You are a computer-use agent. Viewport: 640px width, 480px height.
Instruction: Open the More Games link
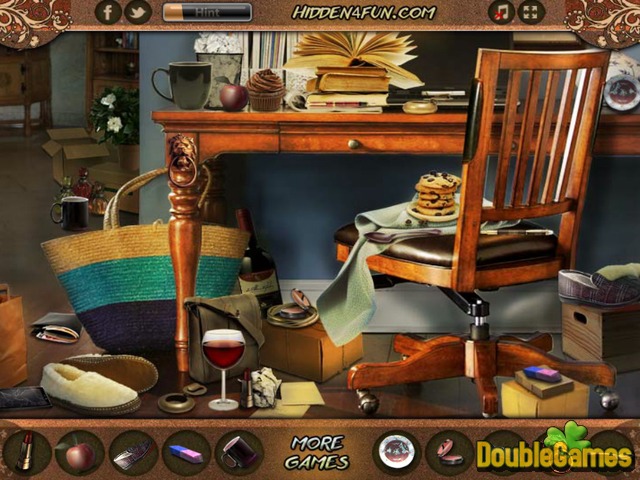click(318, 452)
